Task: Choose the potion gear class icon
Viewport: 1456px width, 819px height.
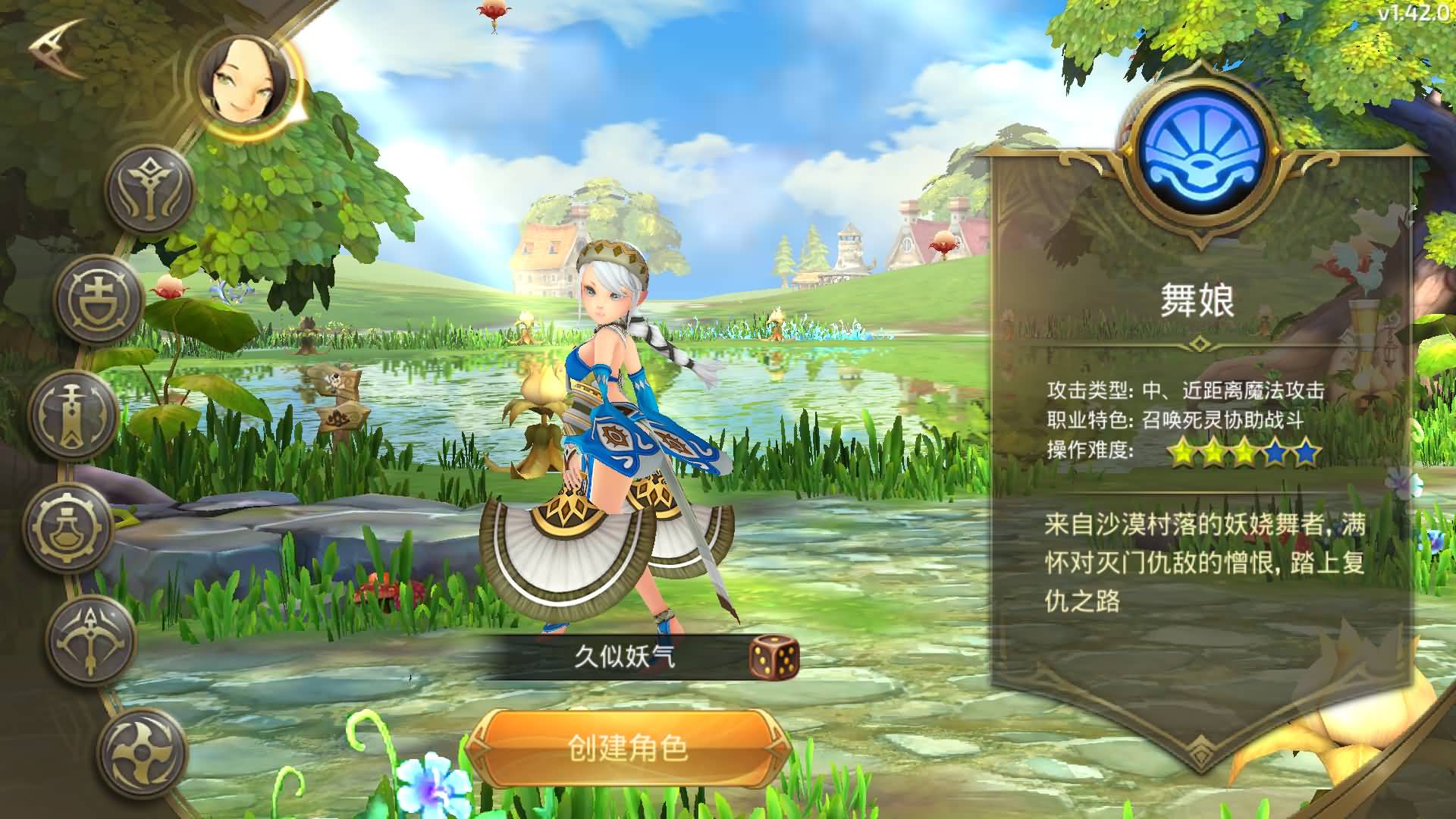Action: pyautogui.click(x=69, y=528)
